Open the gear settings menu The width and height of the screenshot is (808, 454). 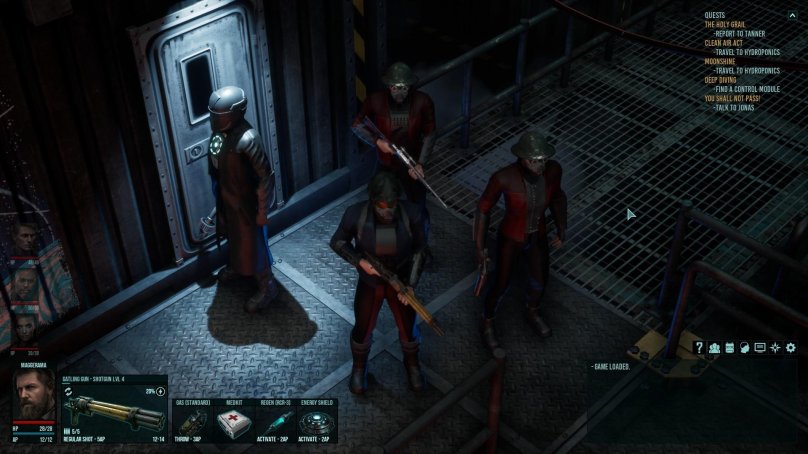[790, 348]
